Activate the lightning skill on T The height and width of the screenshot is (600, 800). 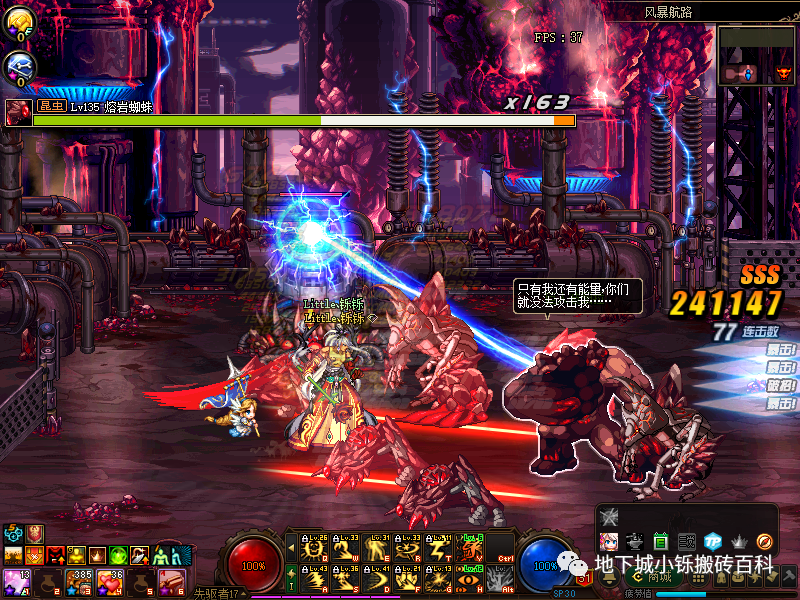pos(438,548)
